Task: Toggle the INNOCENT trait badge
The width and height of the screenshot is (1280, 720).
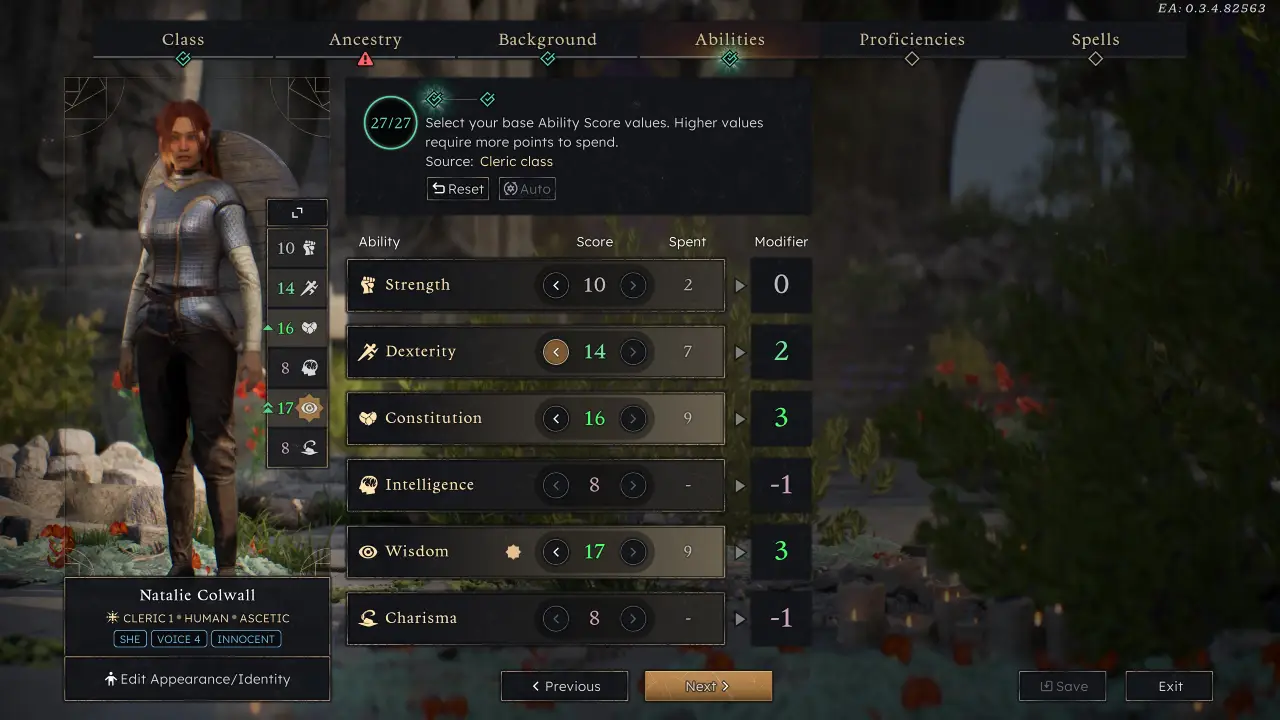Action: tap(246, 639)
